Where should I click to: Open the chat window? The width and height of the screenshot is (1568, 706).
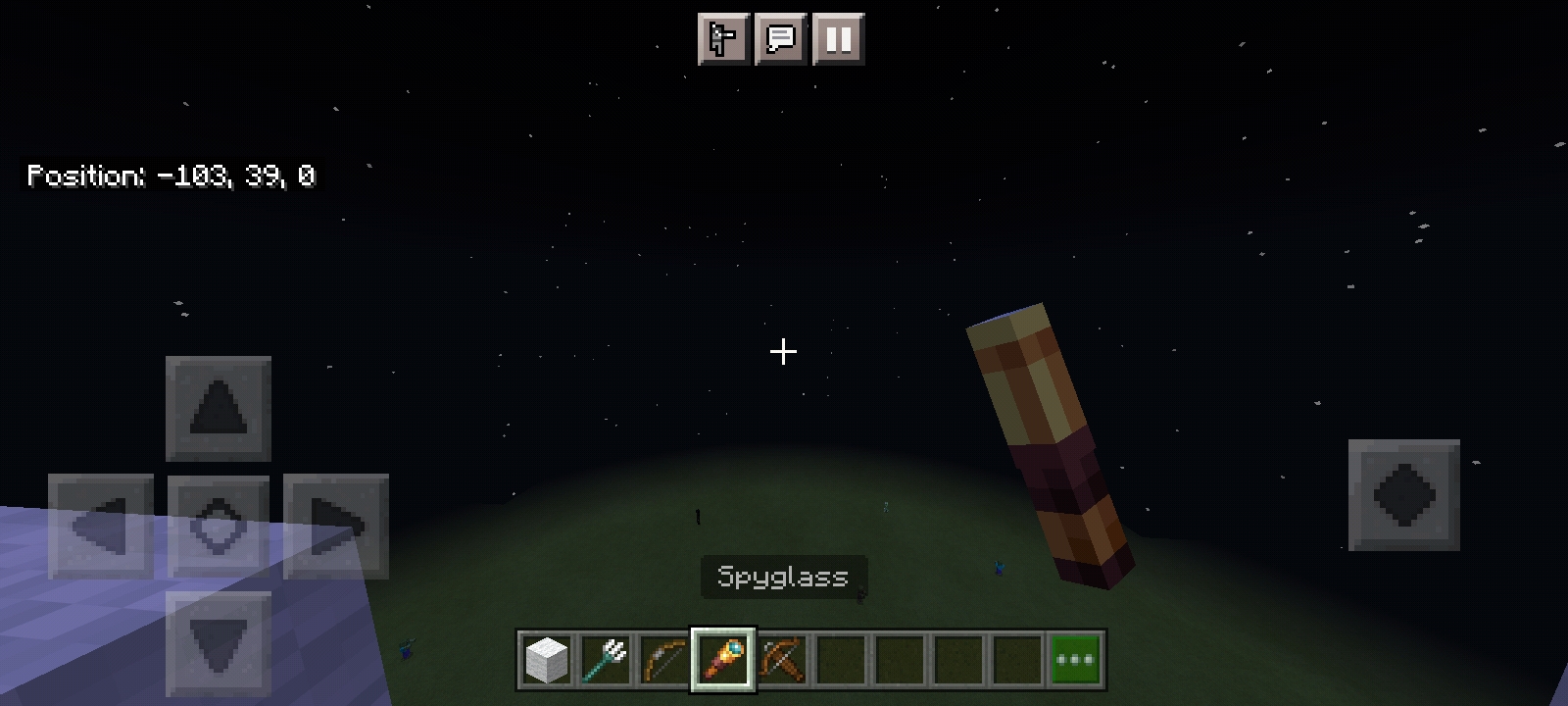[x=781, y=39]
